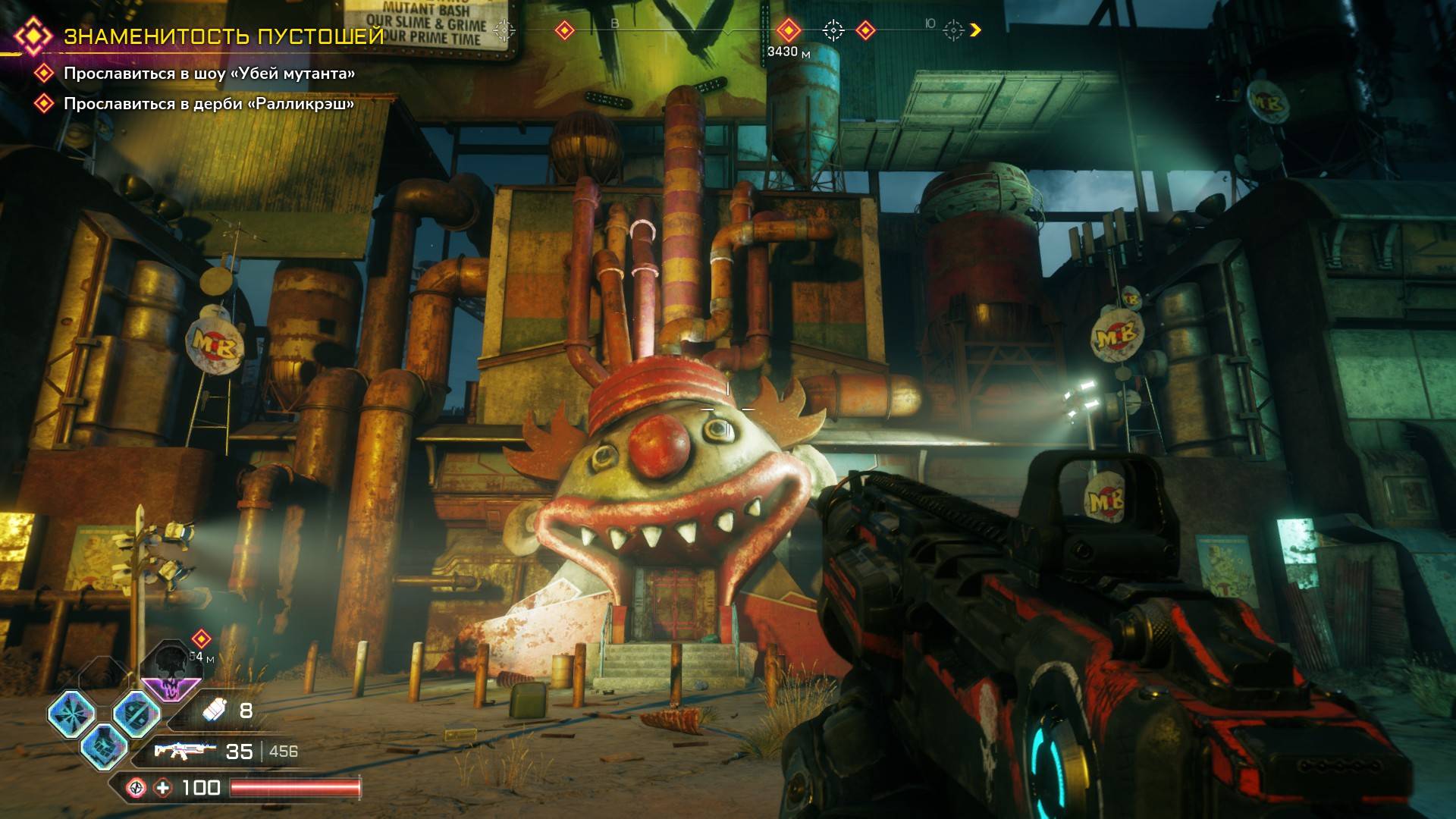1456x819 pixels.
Task: Click the objective diamond marker showing 54 м
Action: click(x=201, y=639)
